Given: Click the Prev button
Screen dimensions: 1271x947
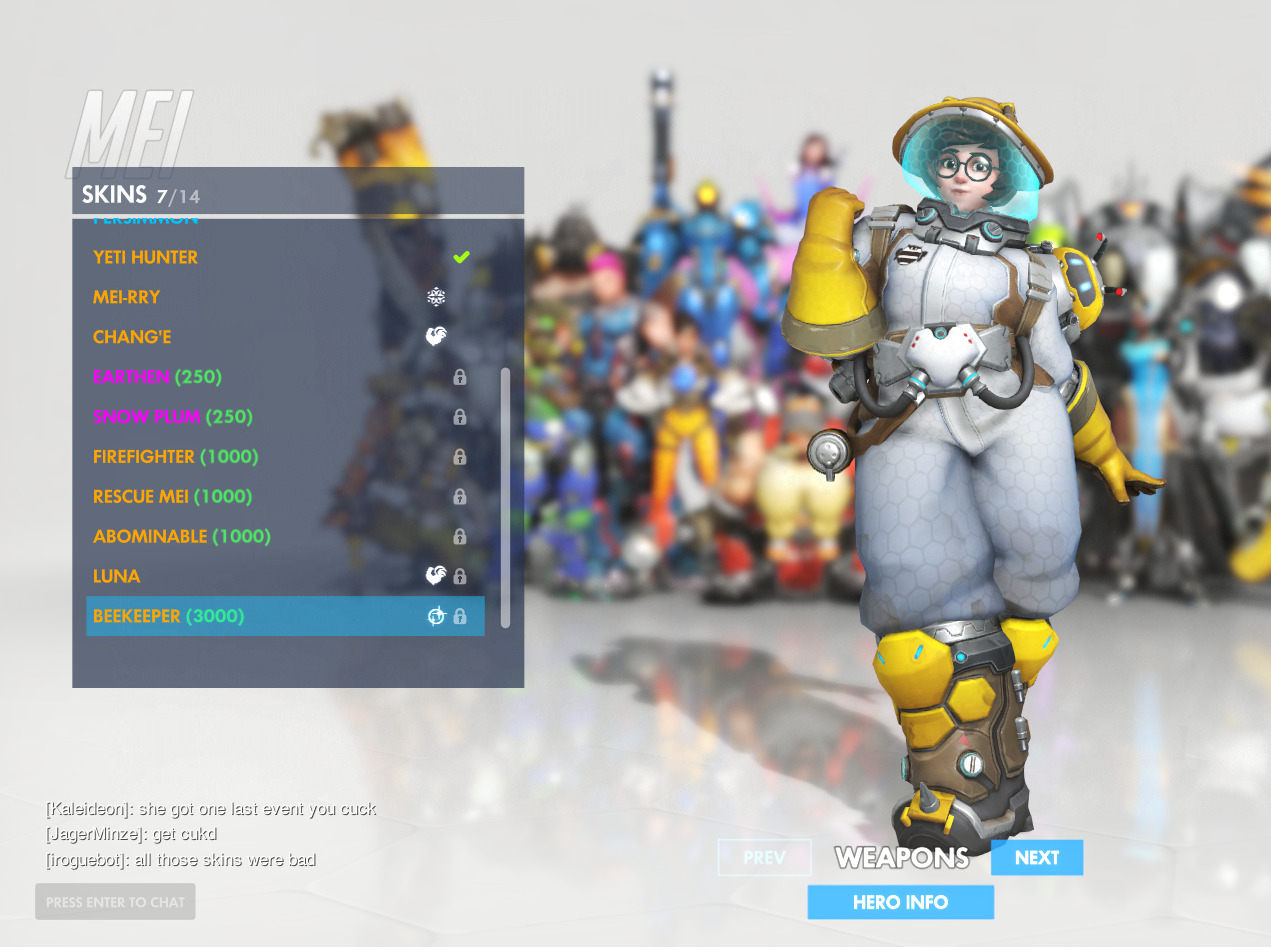Looking at the screenshot, I should coord(764,858).
